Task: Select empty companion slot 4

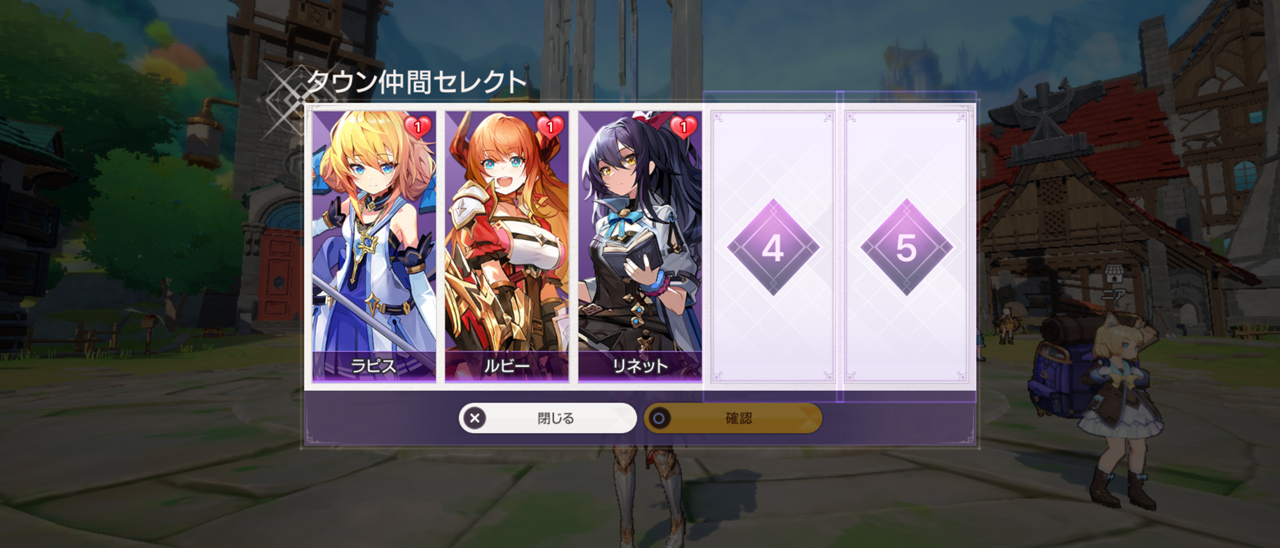Action: tap(772, 247)
